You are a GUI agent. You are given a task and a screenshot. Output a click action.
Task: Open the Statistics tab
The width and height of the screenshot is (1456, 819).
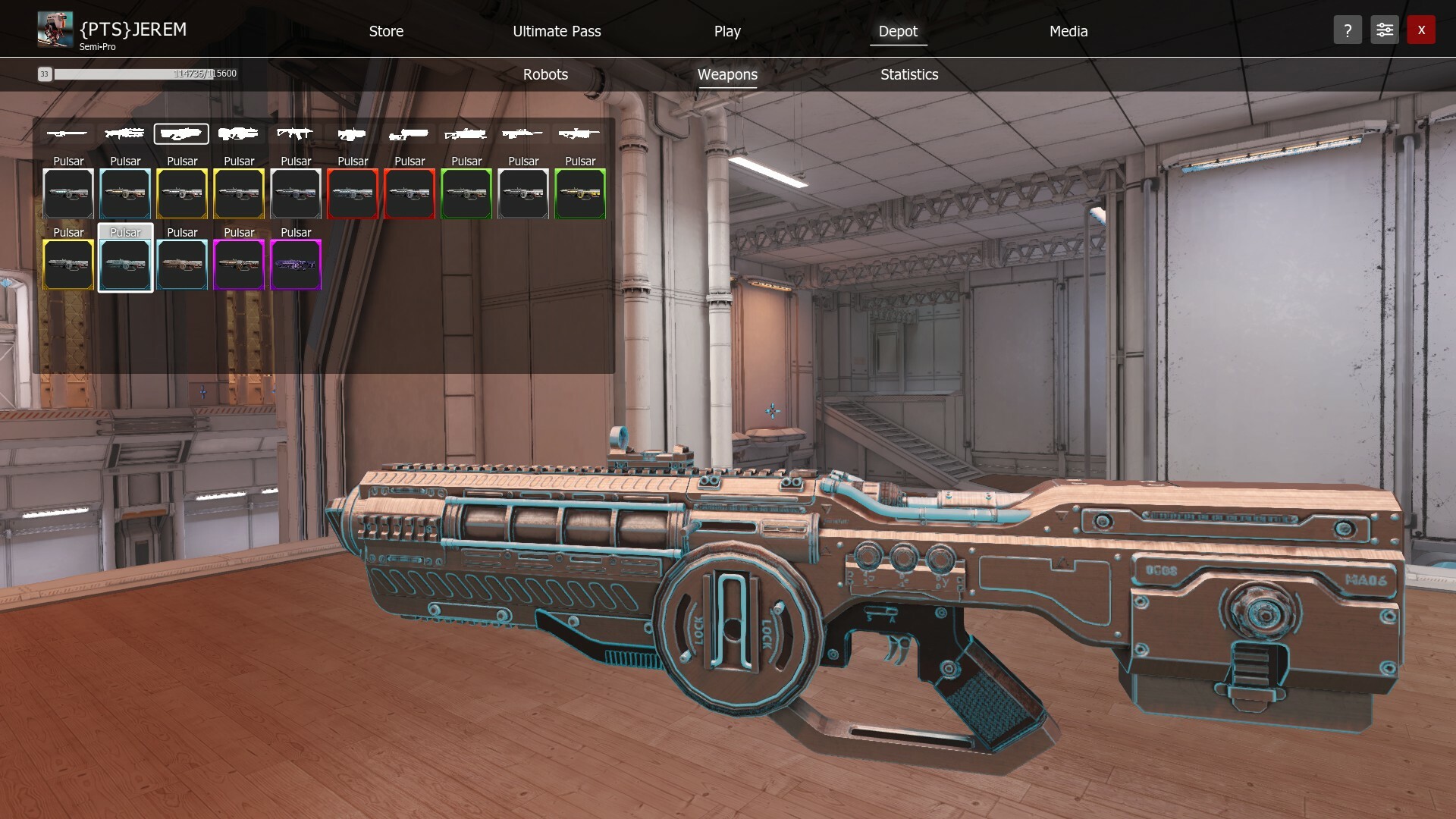[x=908, y=74]
